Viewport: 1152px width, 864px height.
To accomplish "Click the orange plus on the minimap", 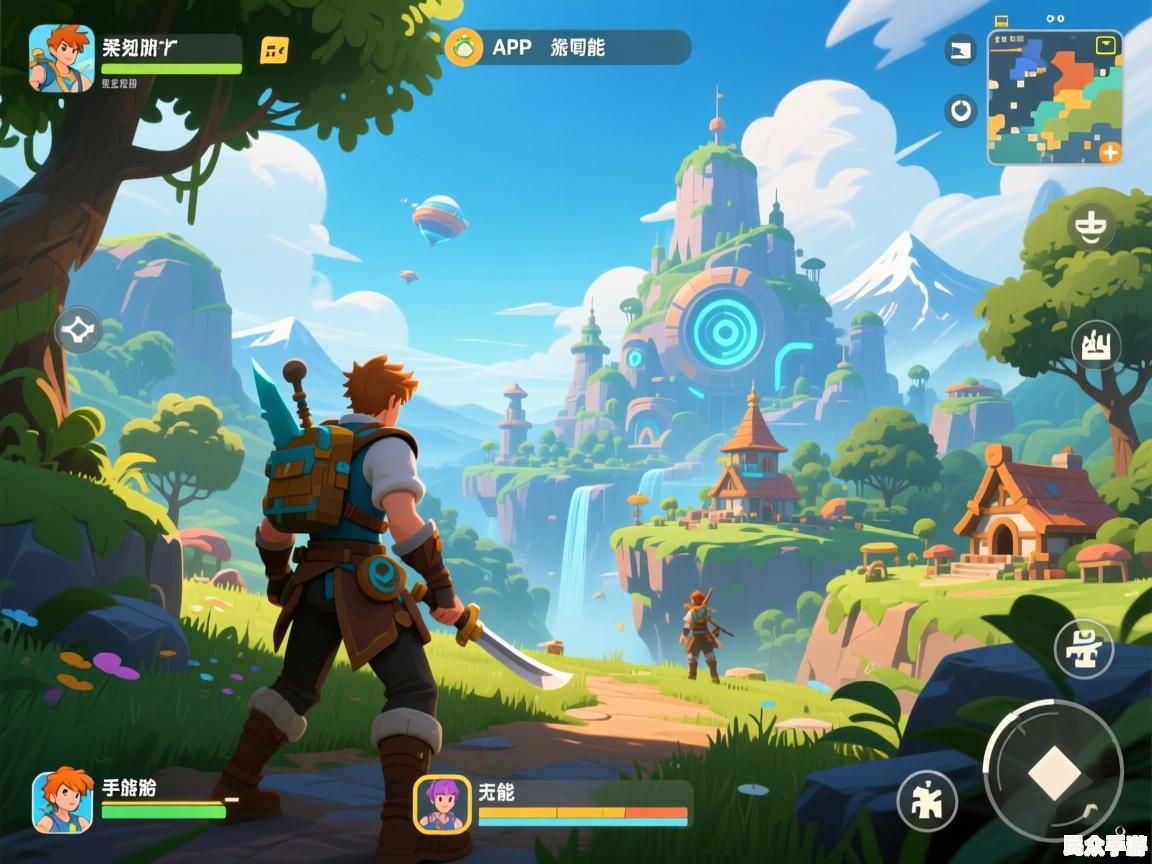I will 1110,152.
